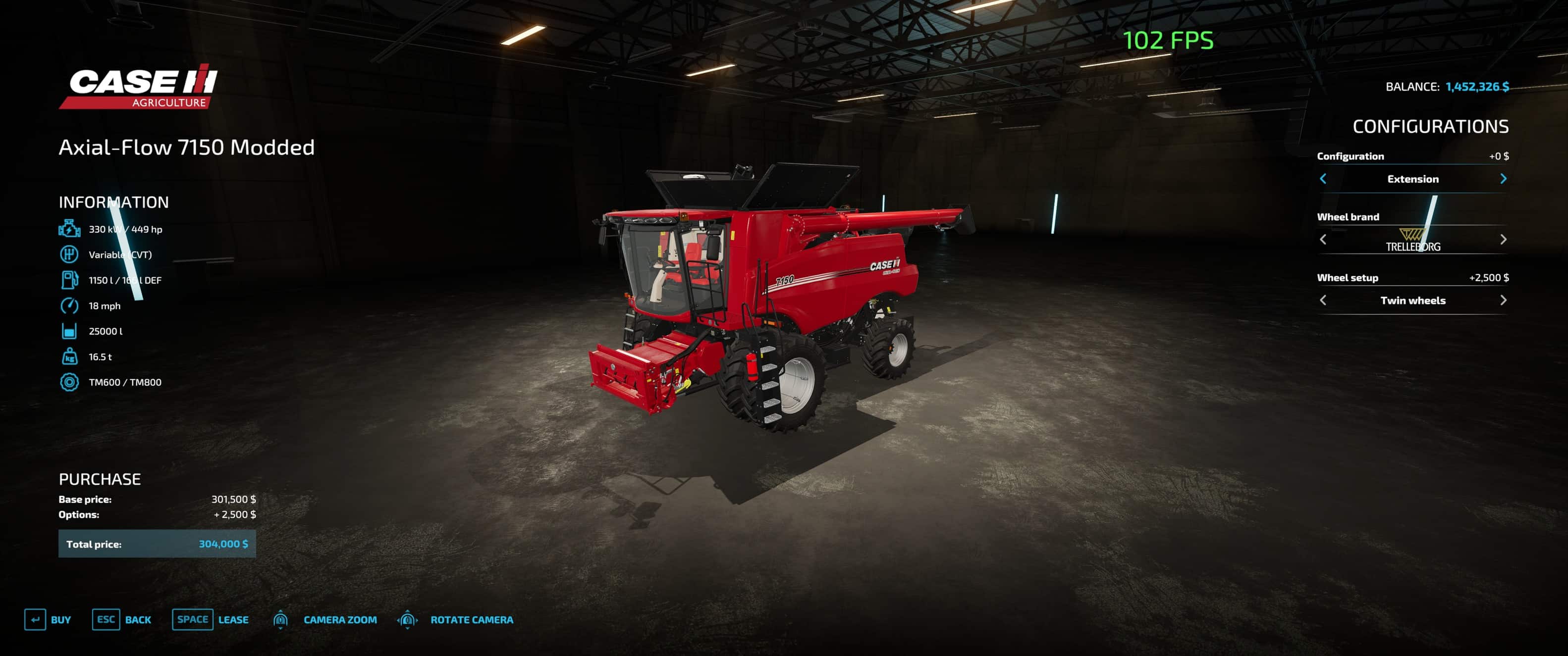Click the speedometer icon next to 18 mph

tap(69, 305)
